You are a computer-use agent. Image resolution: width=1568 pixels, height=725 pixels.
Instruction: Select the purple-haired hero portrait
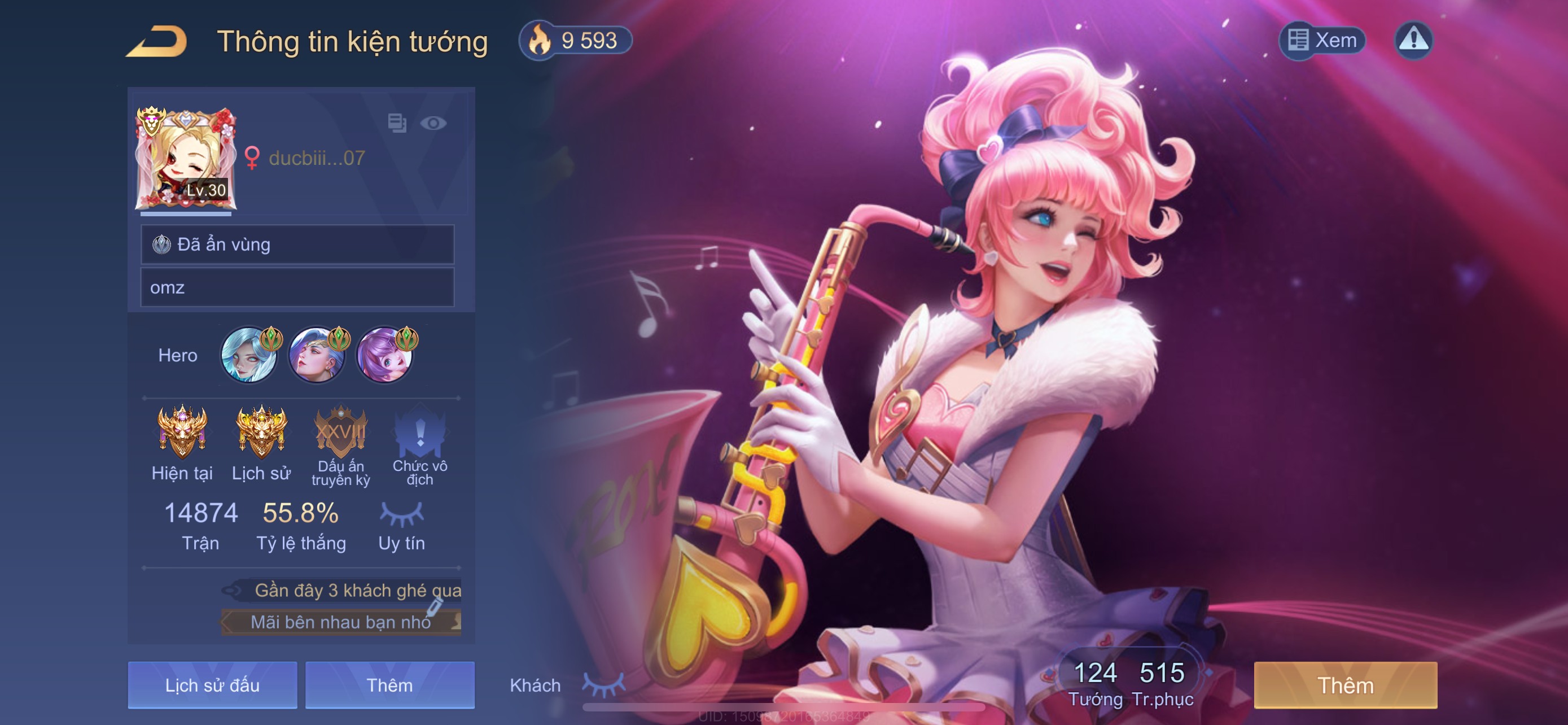pyautogui.click(x=384, y=355)
